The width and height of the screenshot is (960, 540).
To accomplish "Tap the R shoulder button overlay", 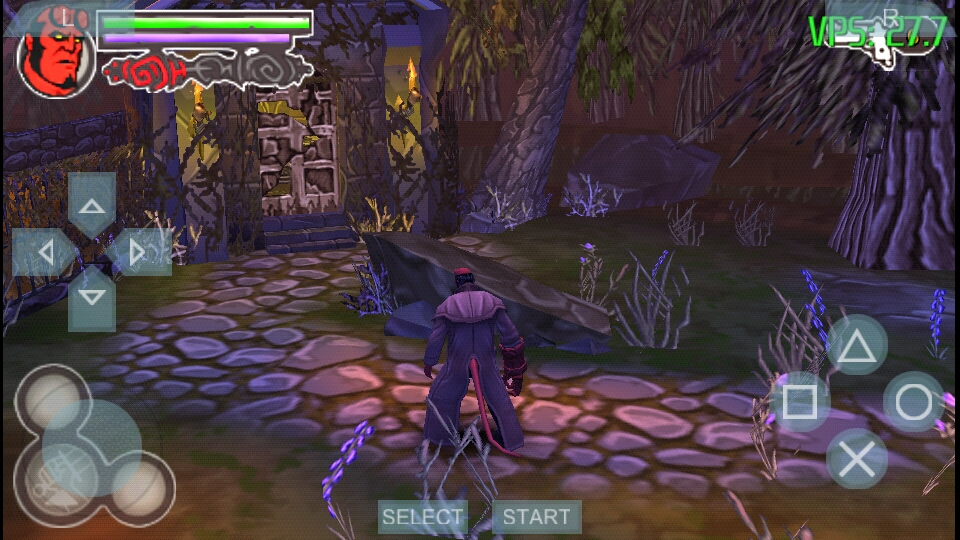I will point(889,17).
